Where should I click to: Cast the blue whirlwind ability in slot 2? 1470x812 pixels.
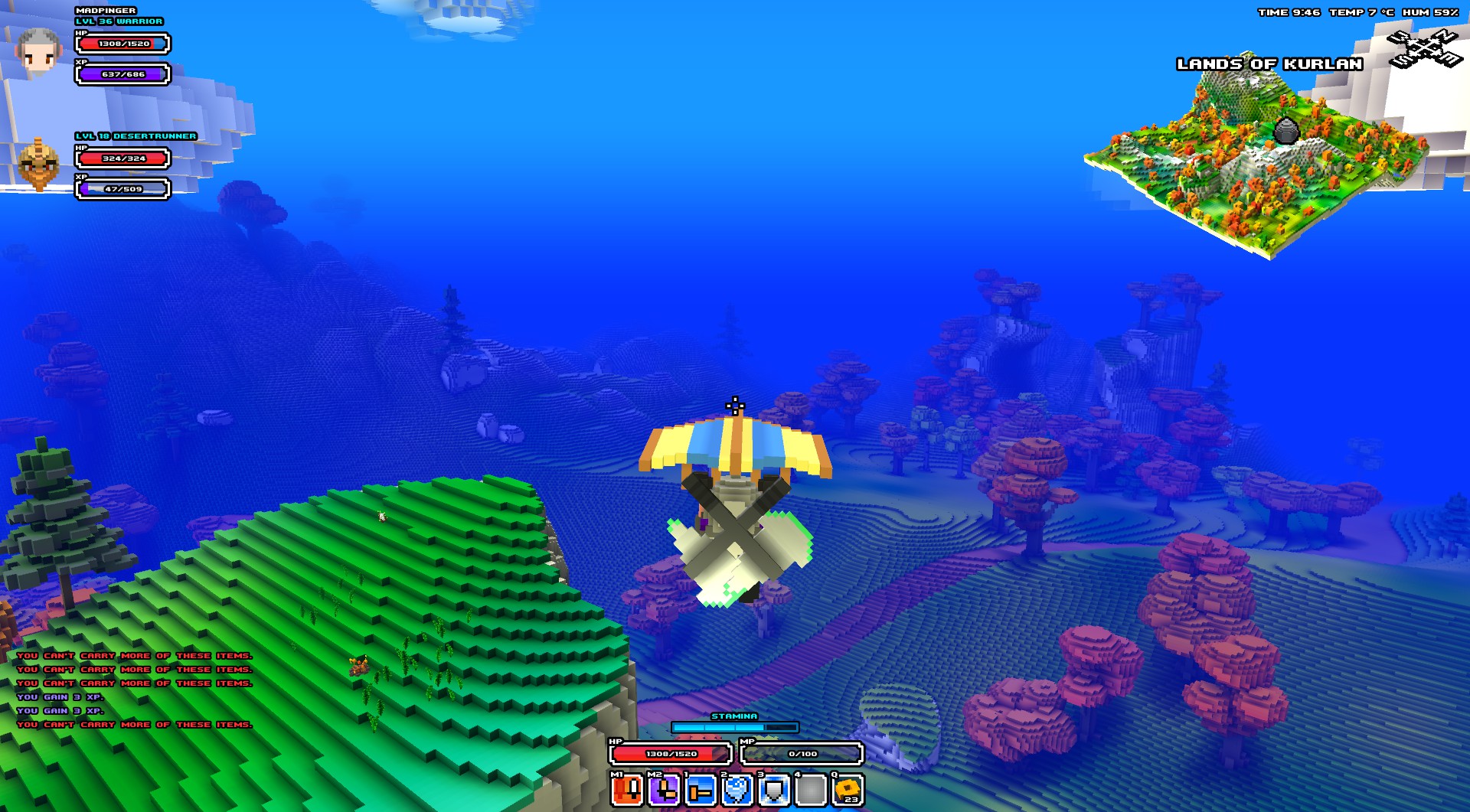(x=737, y=790)
